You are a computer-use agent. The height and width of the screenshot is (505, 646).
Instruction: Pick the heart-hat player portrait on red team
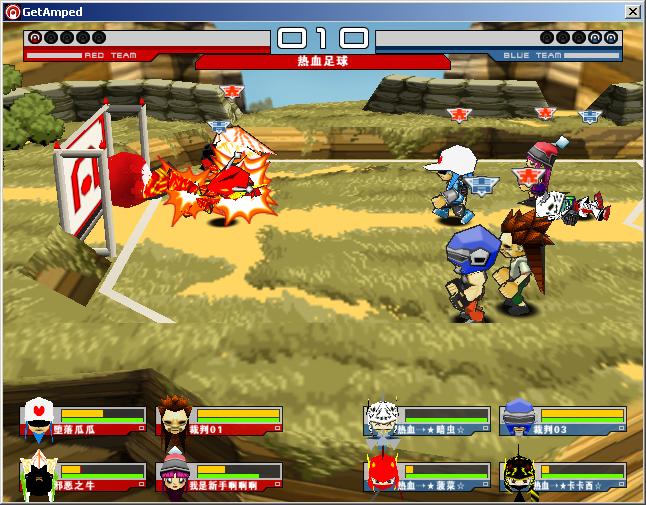37,419
